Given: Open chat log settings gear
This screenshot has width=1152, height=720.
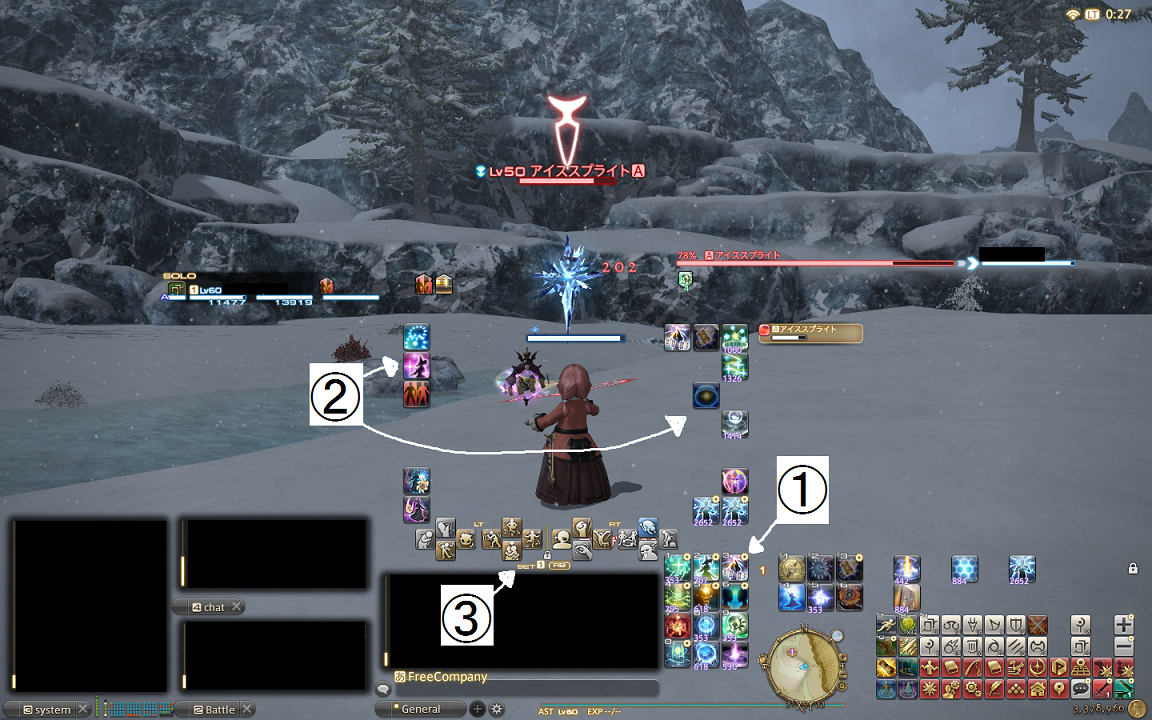Looking at the screenshot, I should click(496, 709).
